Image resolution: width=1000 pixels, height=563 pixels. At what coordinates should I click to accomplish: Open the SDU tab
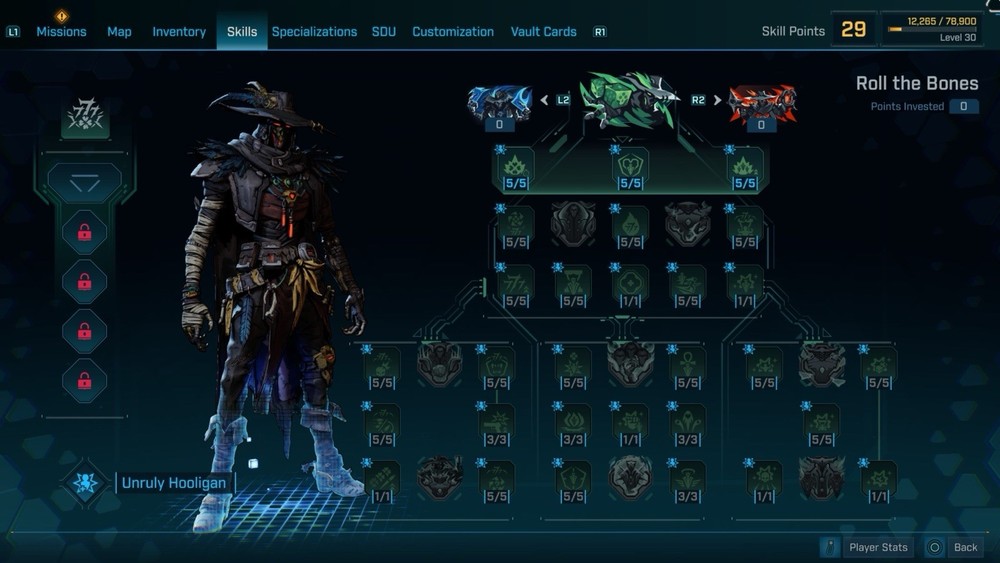pos(384,31)
